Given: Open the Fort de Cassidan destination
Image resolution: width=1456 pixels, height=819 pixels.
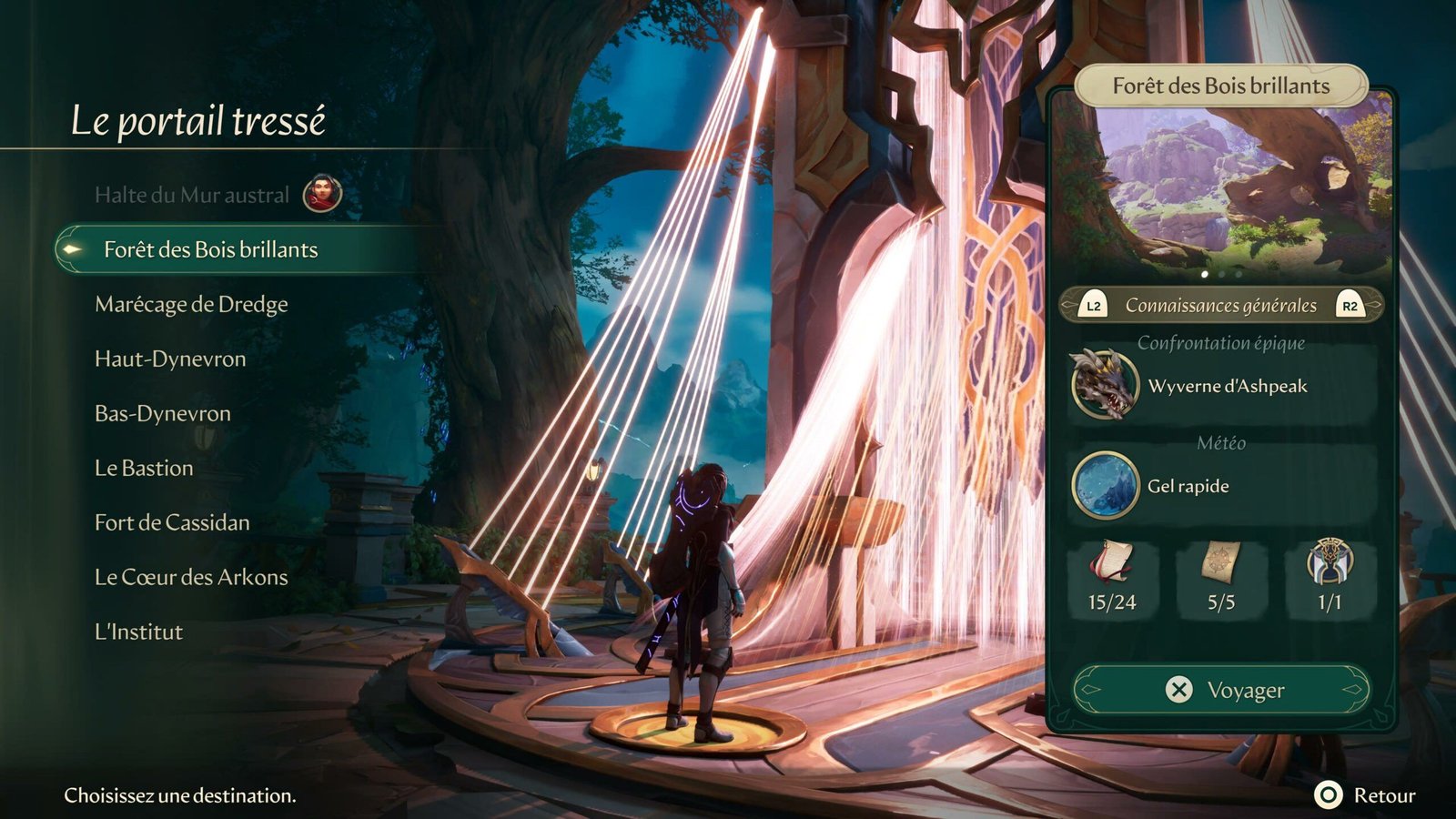Looking at the screenshot, I should coord(172,522).
